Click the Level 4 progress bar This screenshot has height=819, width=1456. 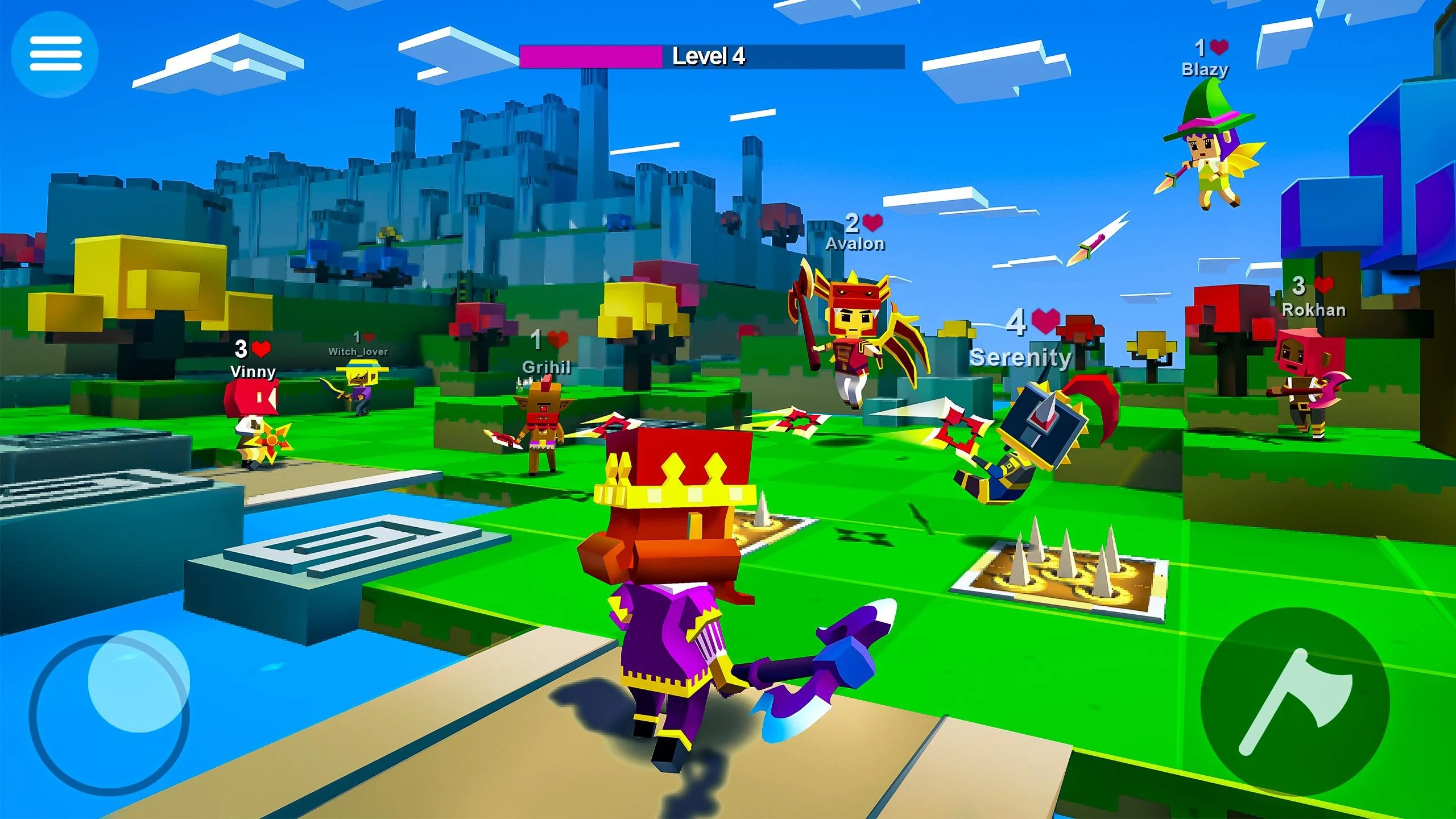(x=711, y=57)
